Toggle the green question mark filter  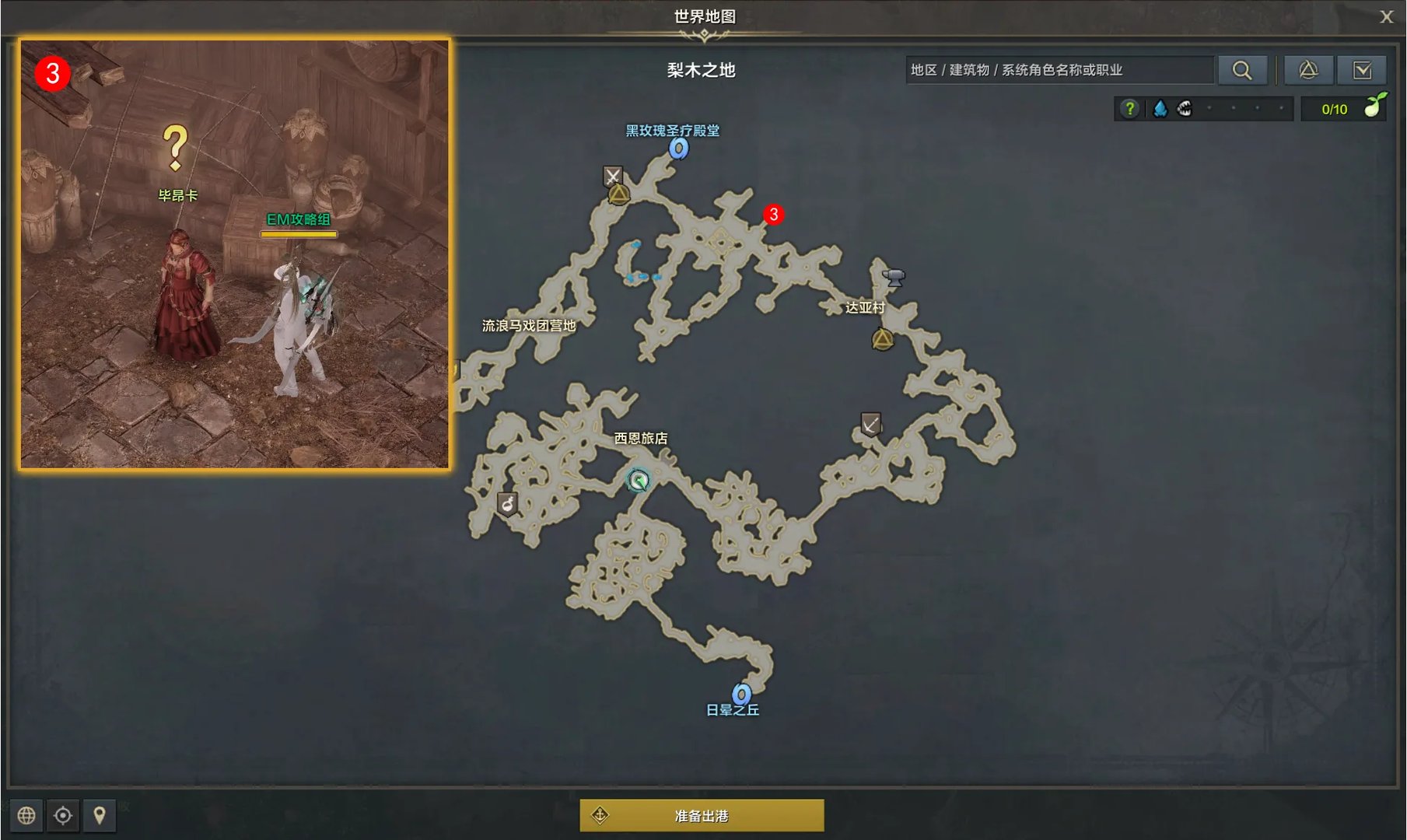pyautogui.click(x=1129, y=109)
